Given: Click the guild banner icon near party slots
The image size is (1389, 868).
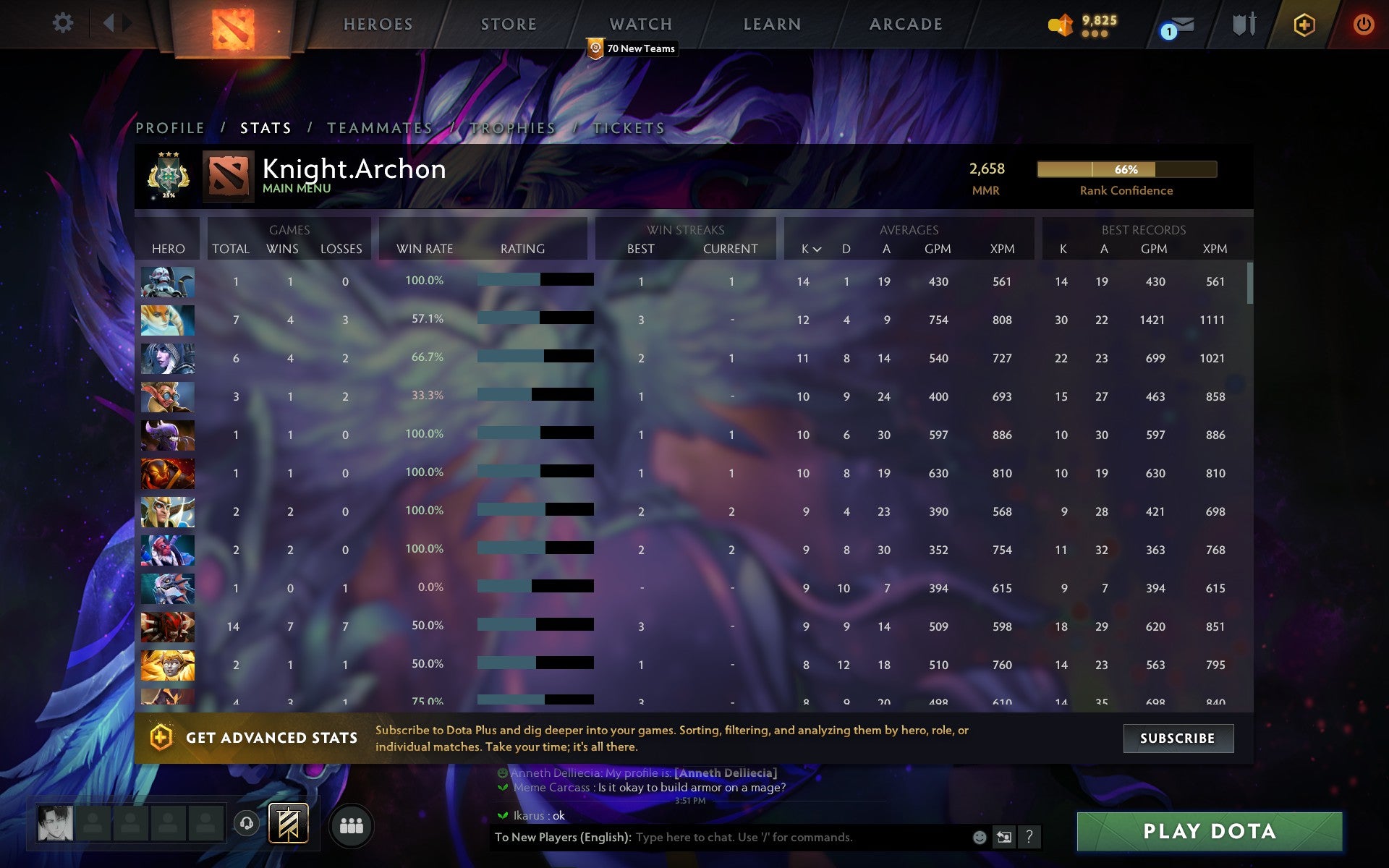Looking at the screenshot, I should (287, 823).
